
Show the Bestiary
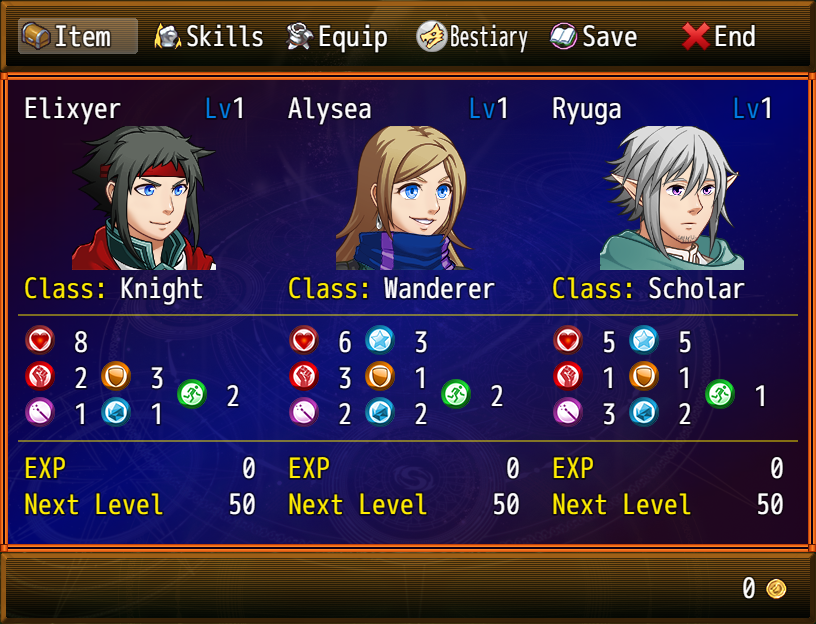click(472, 37)
